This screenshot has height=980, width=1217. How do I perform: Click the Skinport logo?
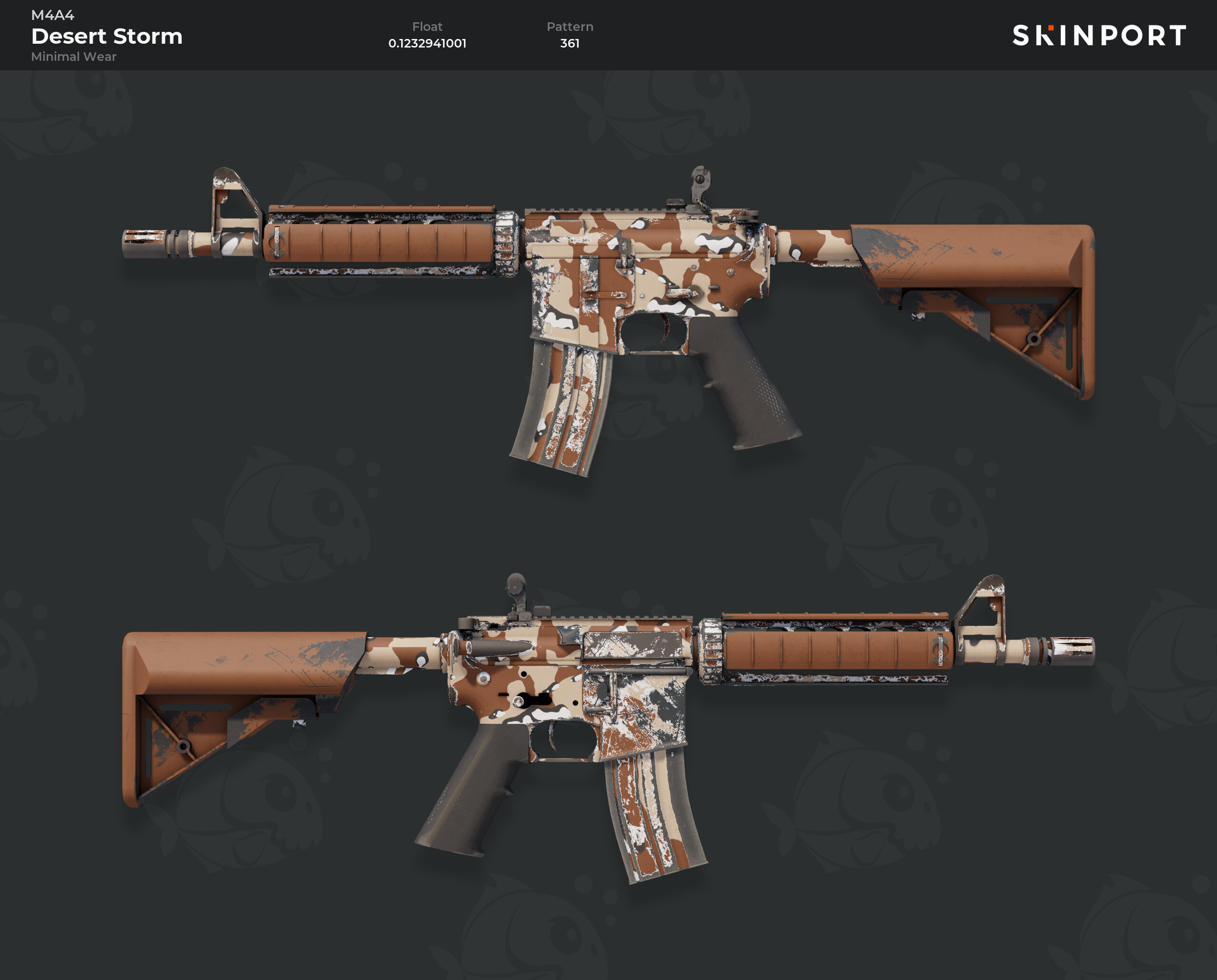coord(1099,35)
